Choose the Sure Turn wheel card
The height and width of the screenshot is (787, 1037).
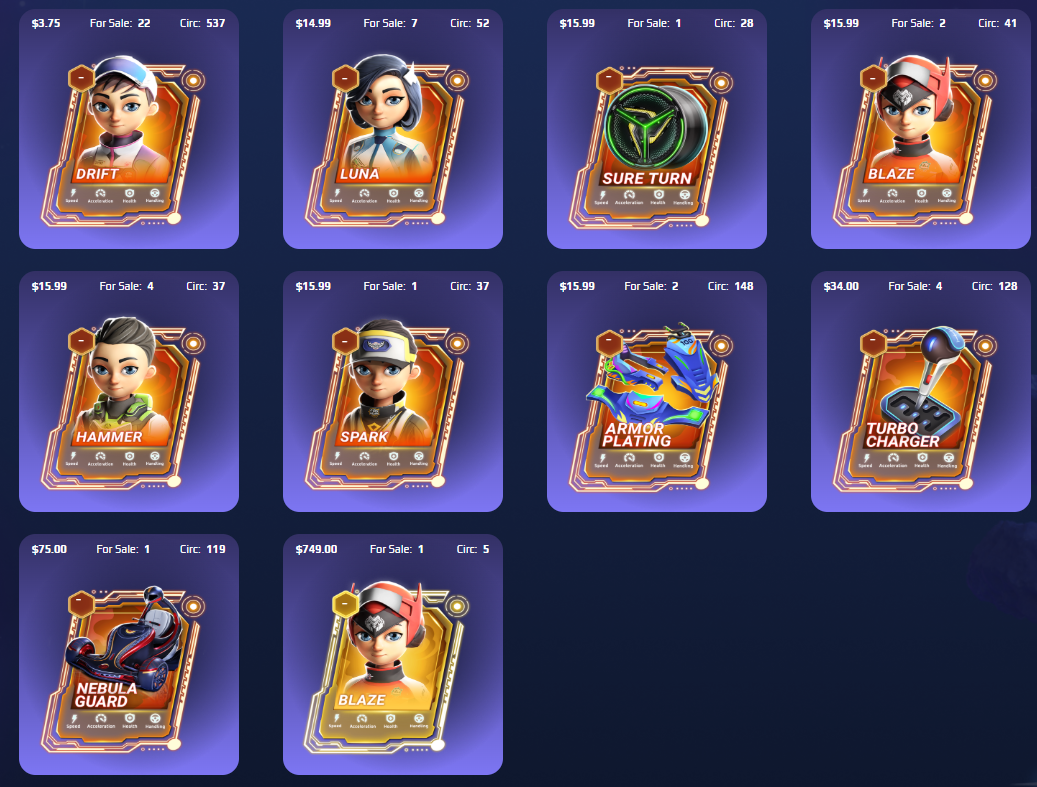pos(656,138)
